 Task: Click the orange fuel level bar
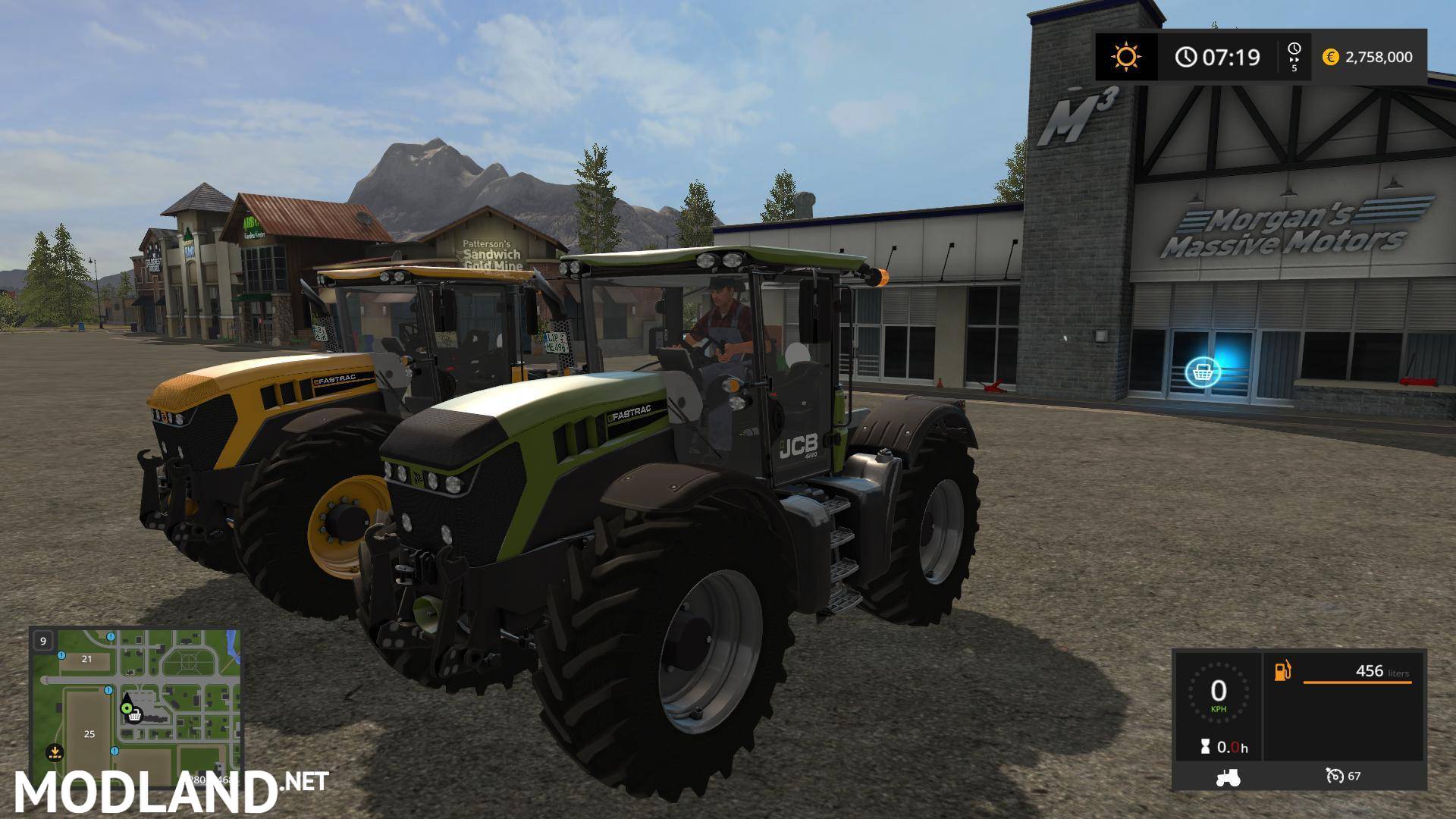click(1357, 682)
